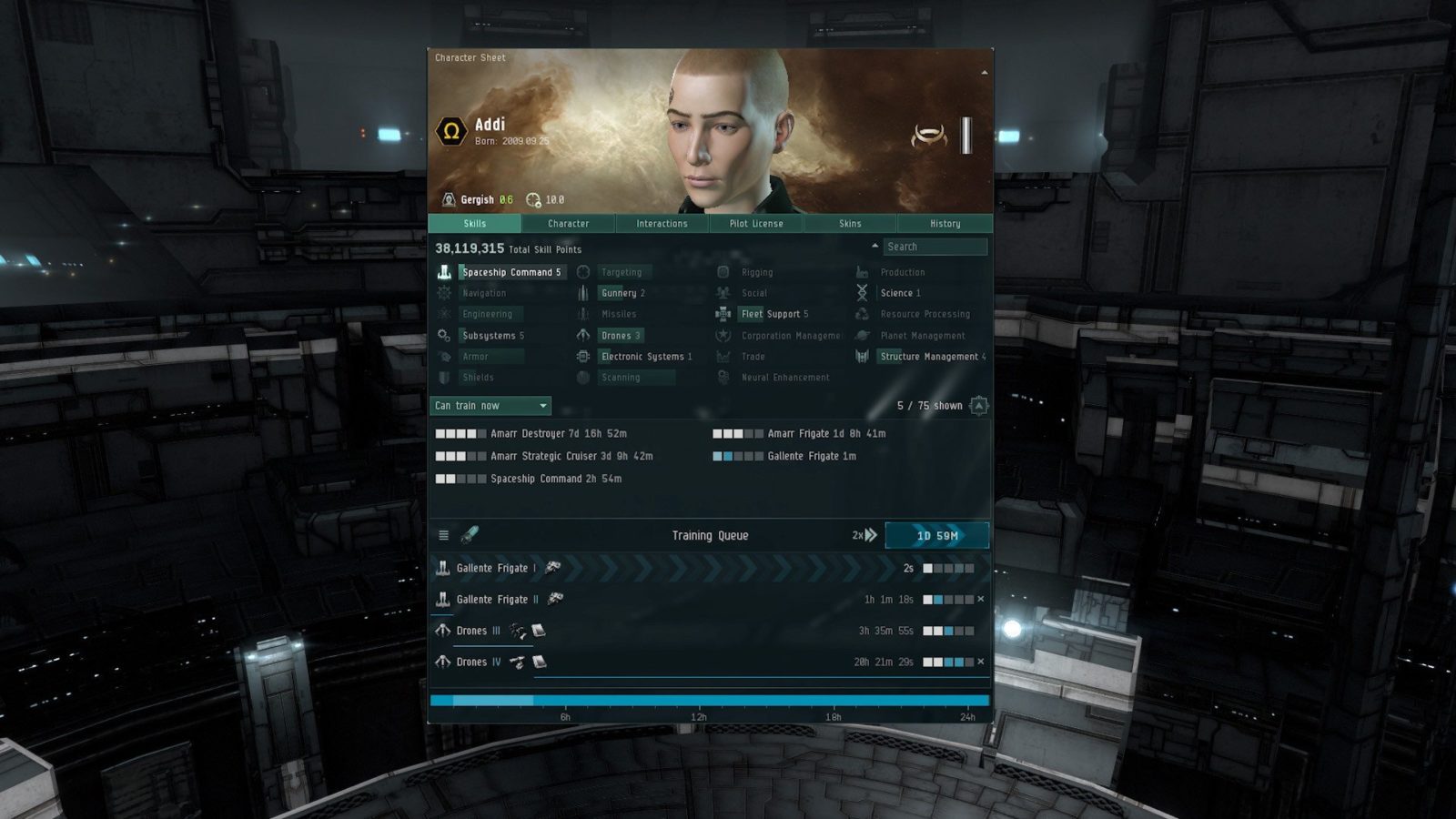Viewport: 1456px width, 819px height.
Task: Select the Pilot License tab
Action: [x=755, y=224]
